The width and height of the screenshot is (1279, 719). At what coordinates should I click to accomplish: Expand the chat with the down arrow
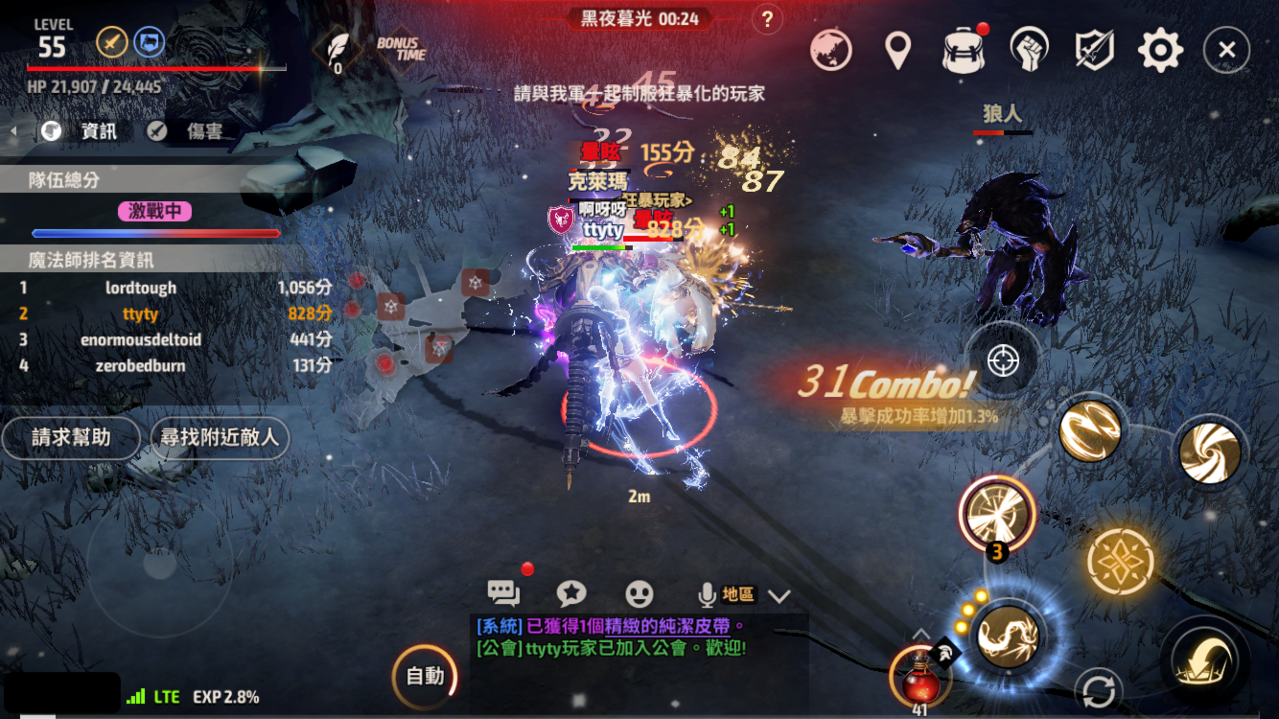pyautogui.click(x=779, y=596)
